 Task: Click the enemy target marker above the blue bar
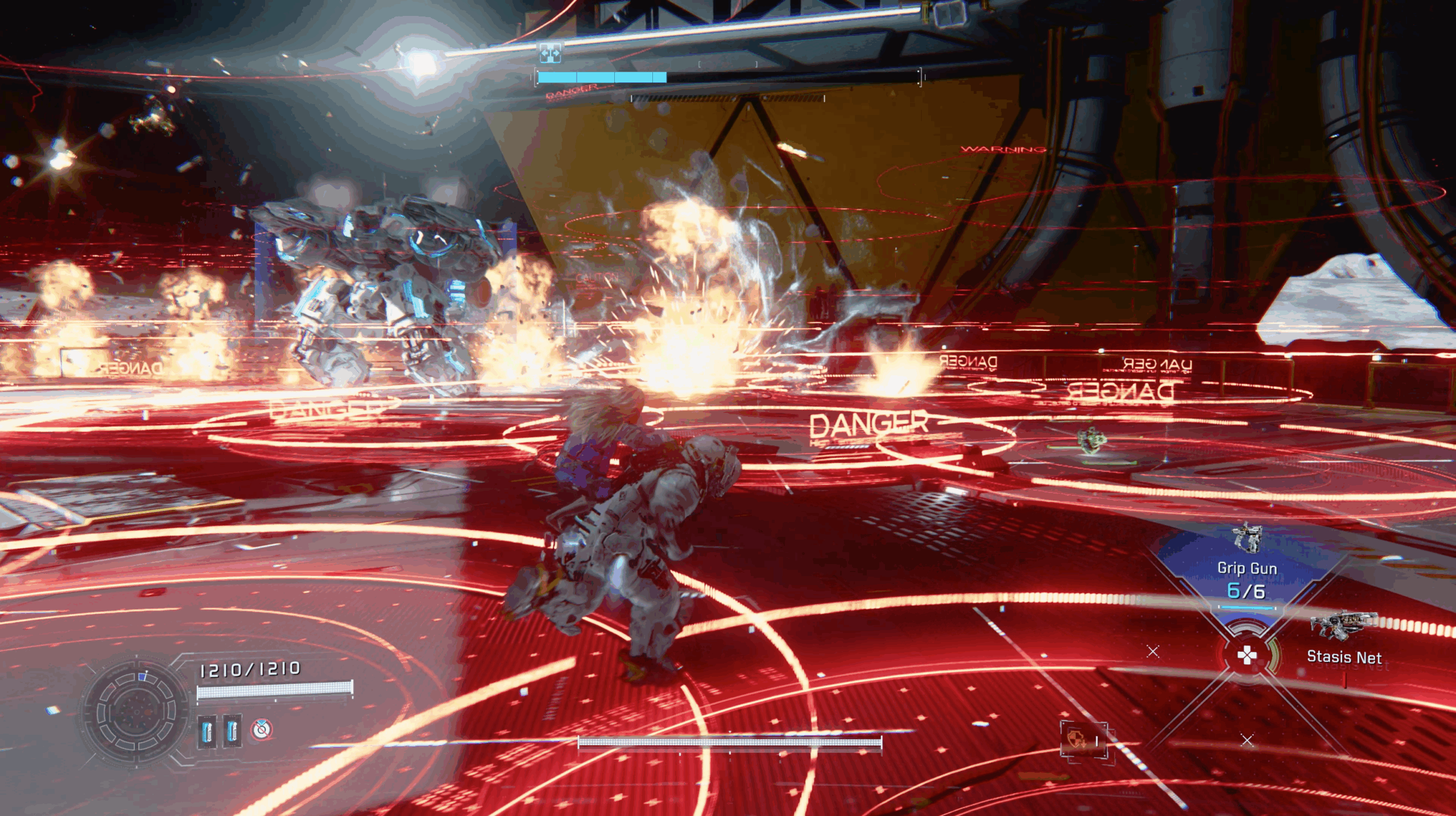550,53
